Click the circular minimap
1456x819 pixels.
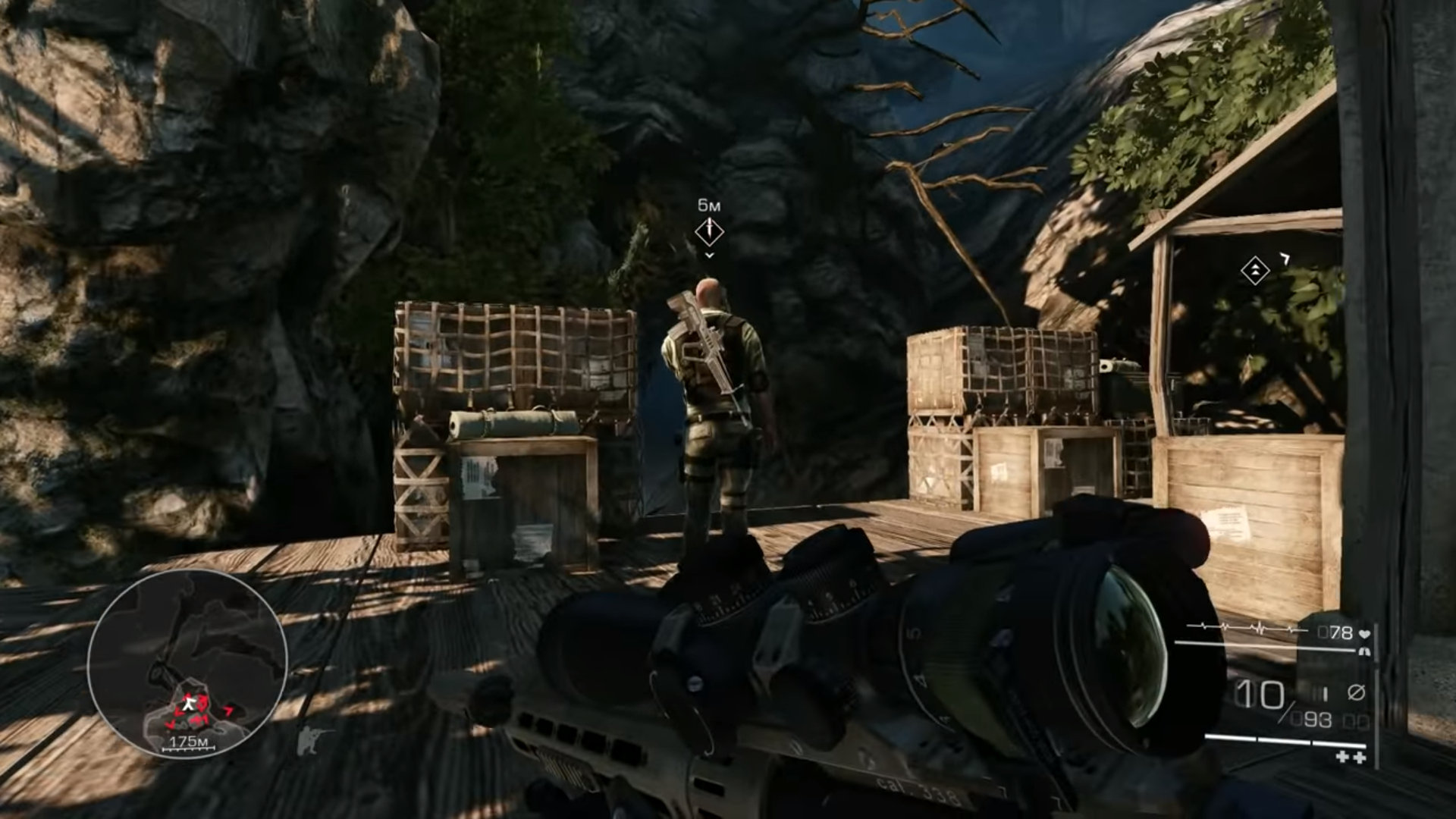click(187, 664)
